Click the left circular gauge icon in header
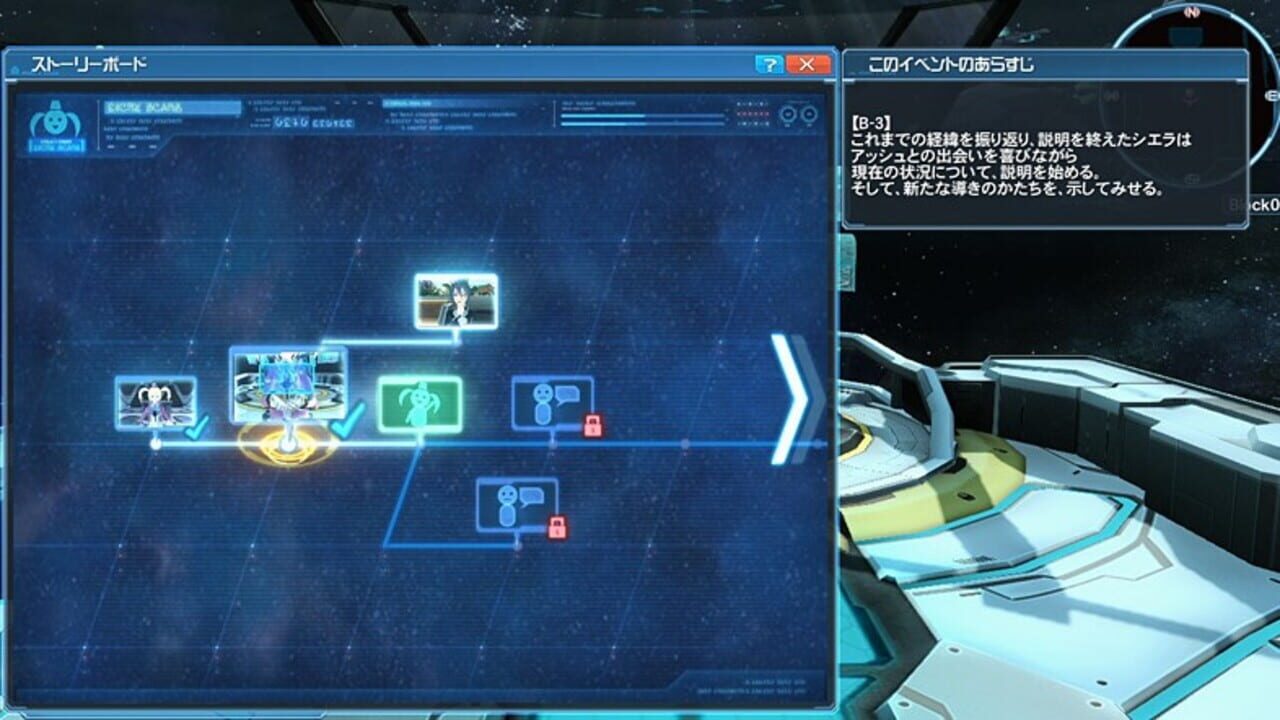1280x720 pixels. click(787, 115)
